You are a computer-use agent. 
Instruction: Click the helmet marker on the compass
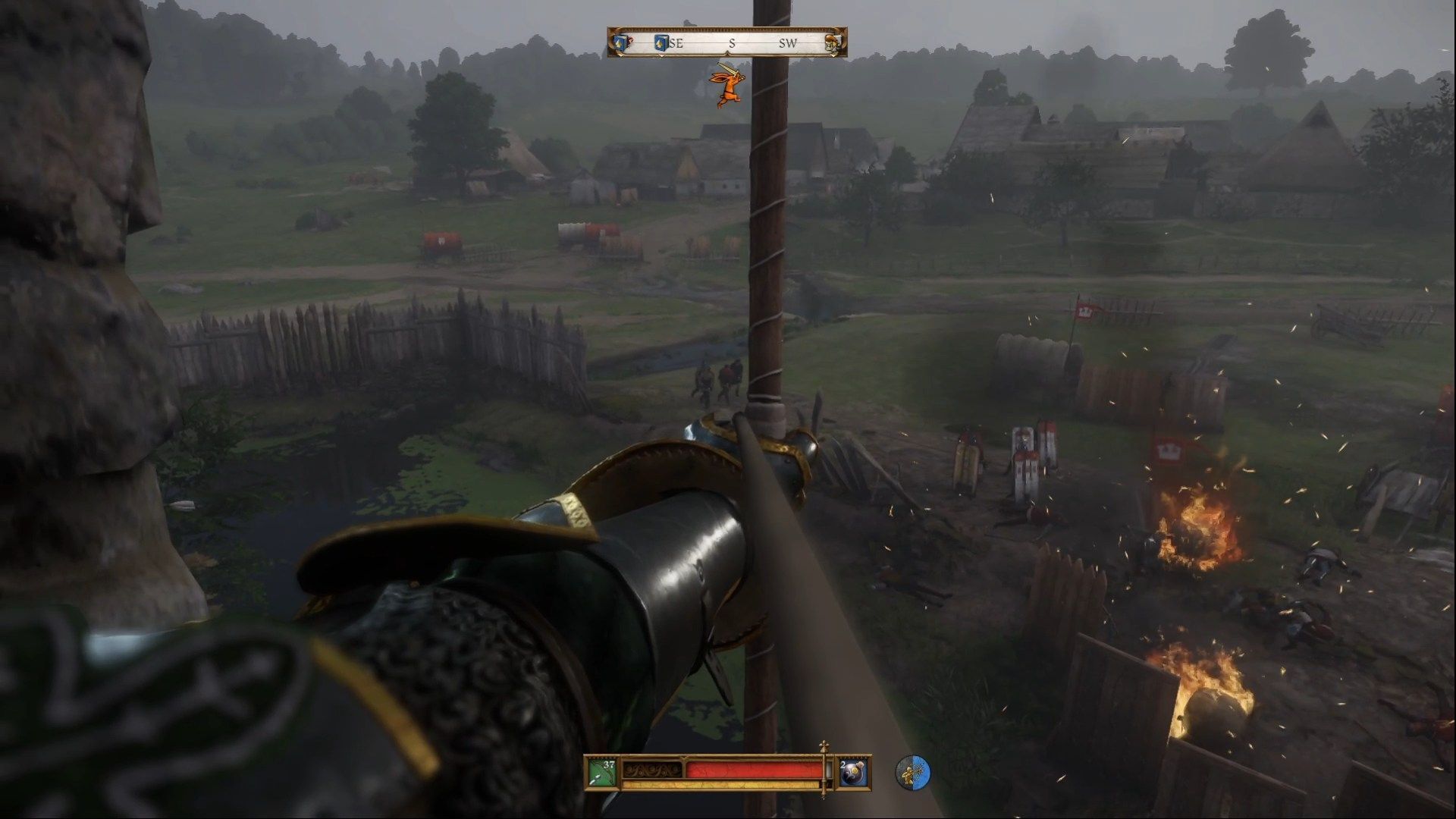click(833, 43)
